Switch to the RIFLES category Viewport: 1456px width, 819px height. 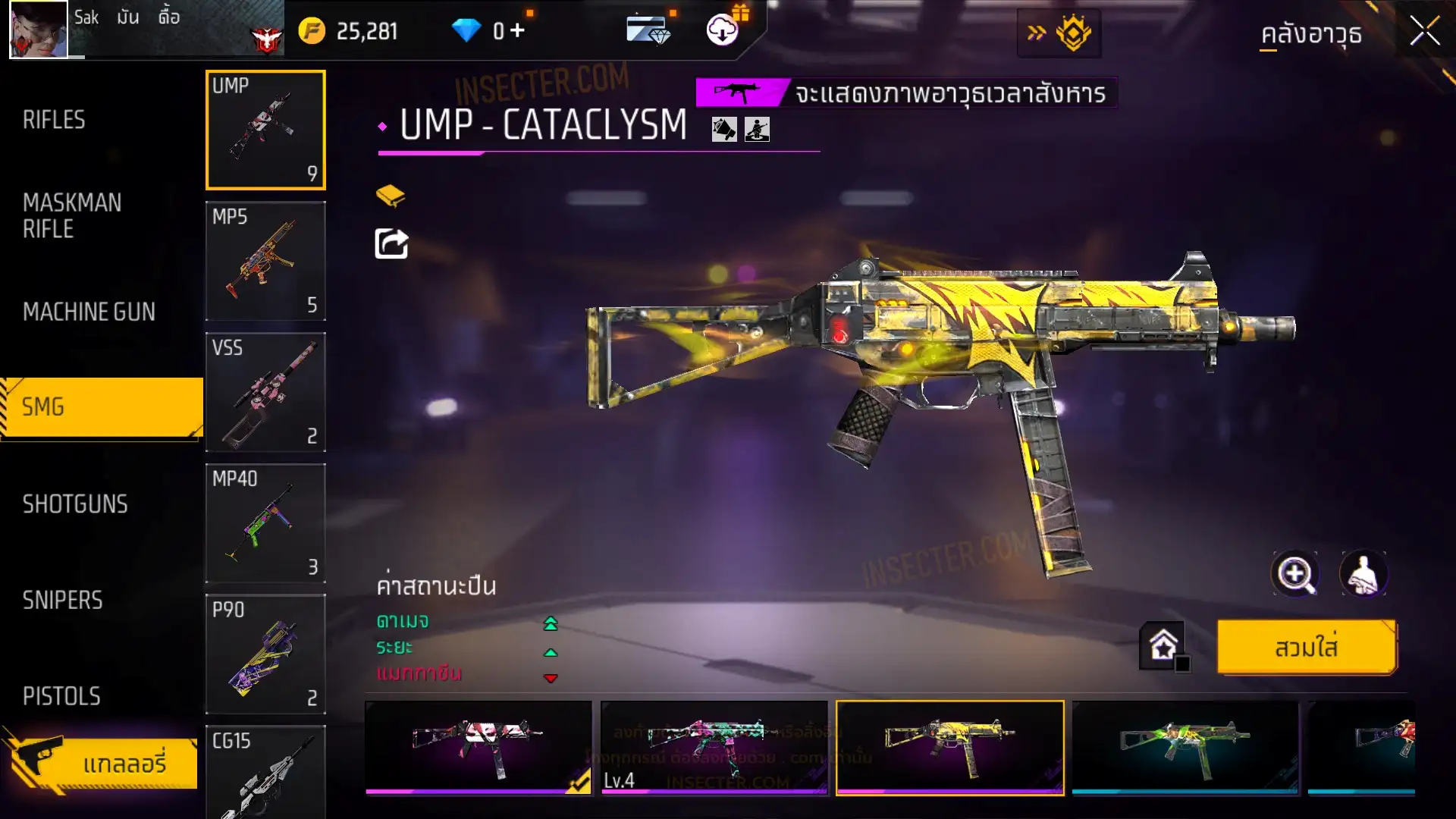click(x=55, y=120)
